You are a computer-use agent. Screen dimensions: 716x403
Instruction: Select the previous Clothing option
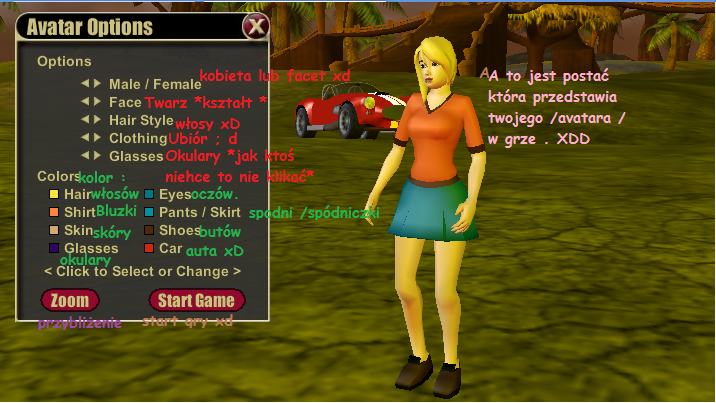click(x=85, y=138)
